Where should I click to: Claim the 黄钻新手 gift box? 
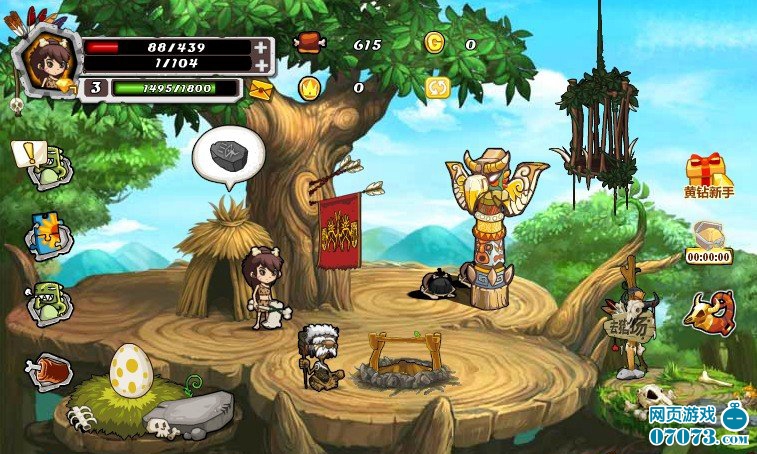coord(709,173)
